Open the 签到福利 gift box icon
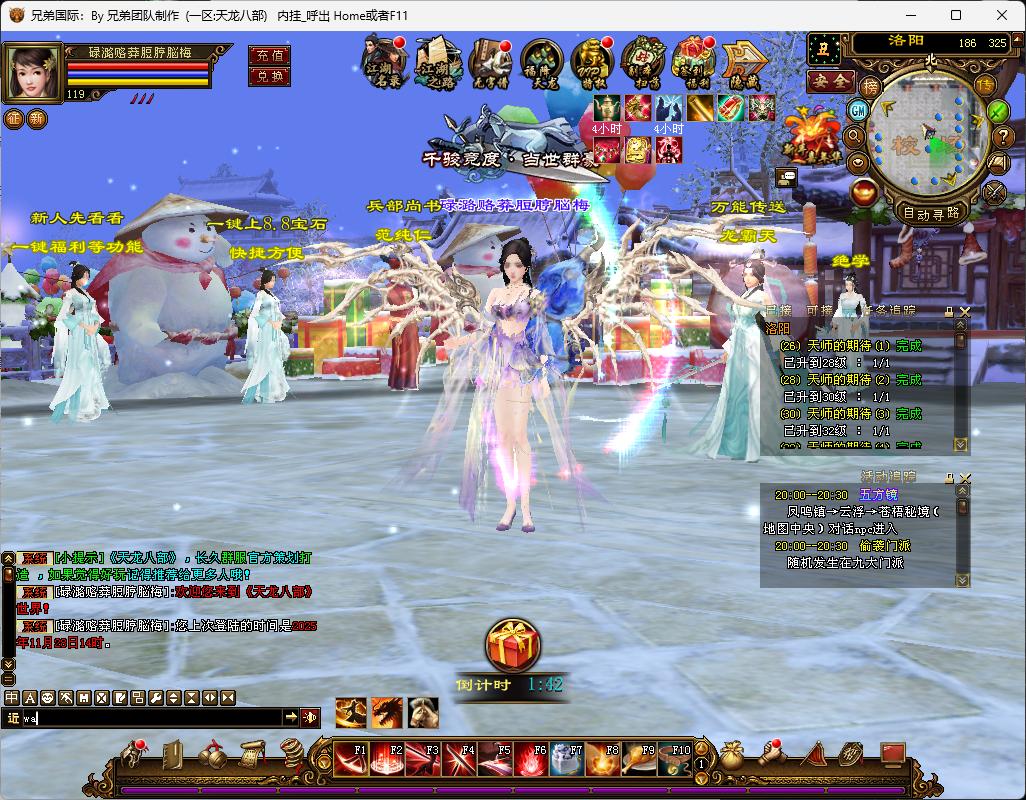Image resolution: width=1026 pixels, height=800 pixels. [x=693, y=63]
